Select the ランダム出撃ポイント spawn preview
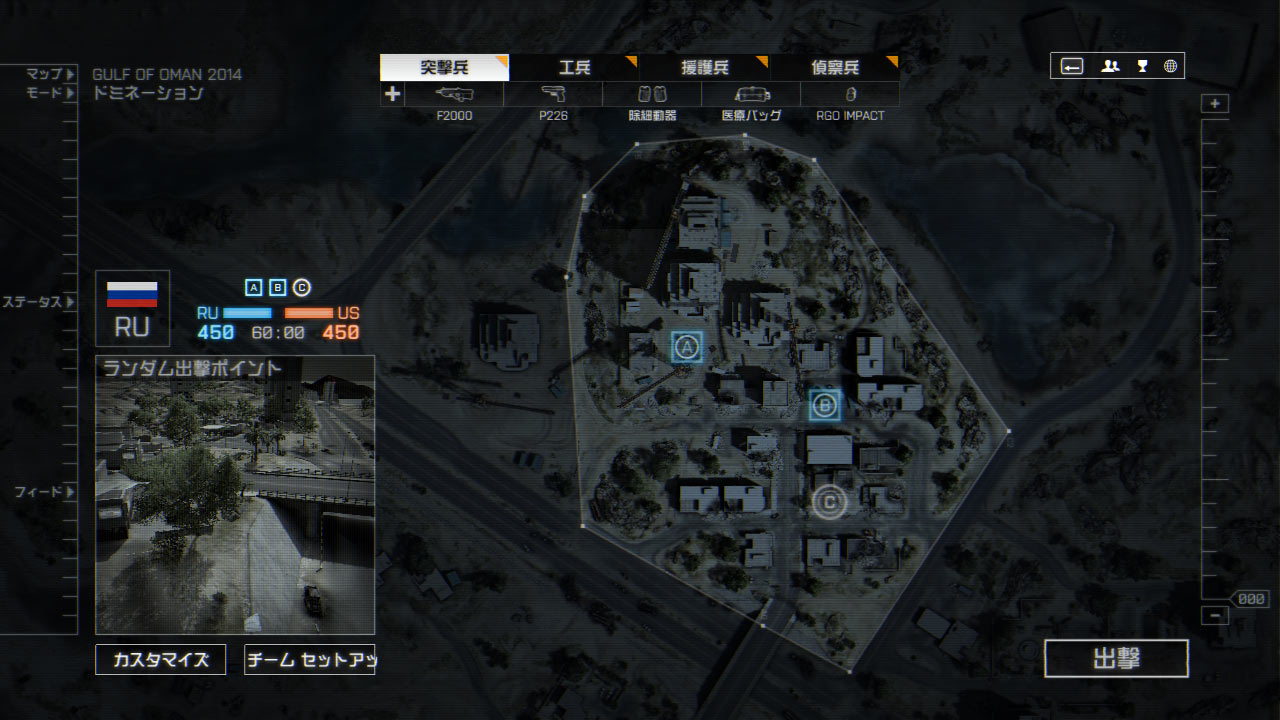Image resolution: width=1280 pixels, height=720 pixels. click(235, 495)
